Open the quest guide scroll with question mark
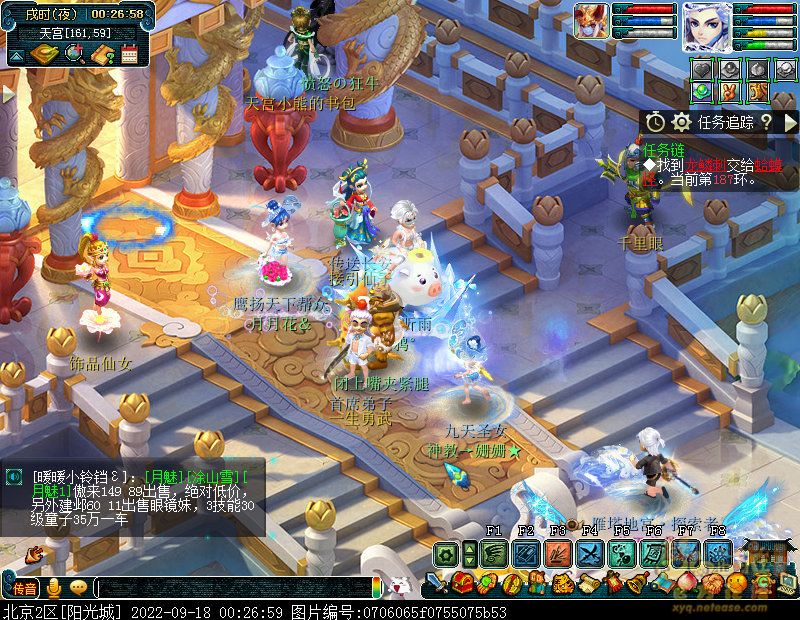The width and height of the screenshot is (800, 620). pos(101,54)
